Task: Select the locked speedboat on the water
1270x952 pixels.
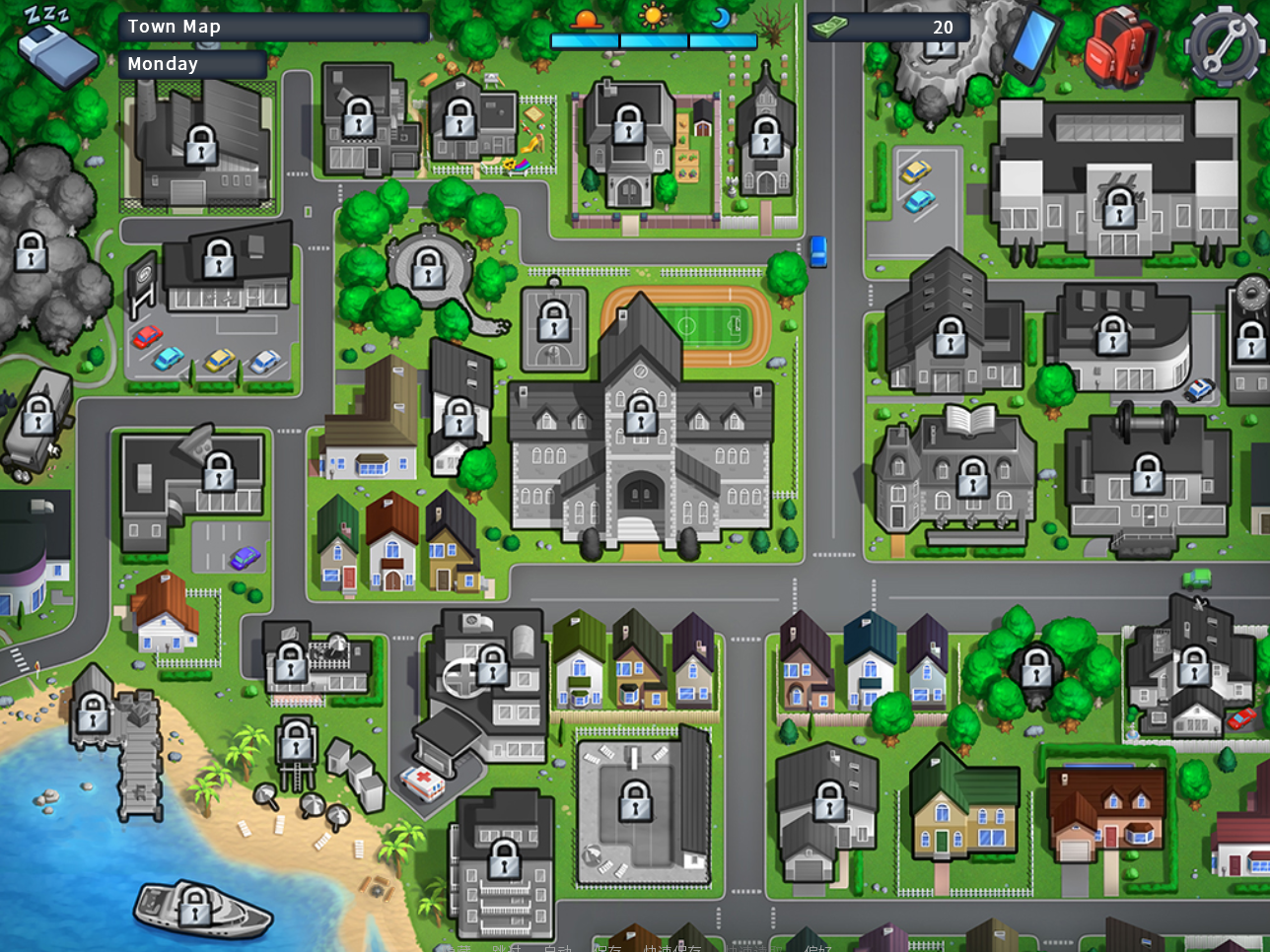Action: (x=195, y=906)
